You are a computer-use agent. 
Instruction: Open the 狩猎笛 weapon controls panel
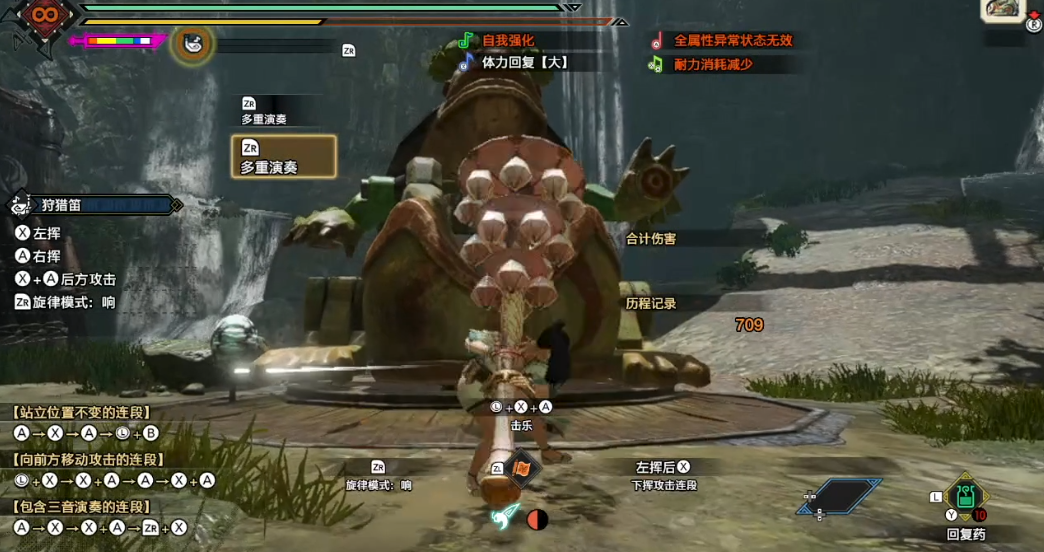pyautogui.click(x=95, y=205)
